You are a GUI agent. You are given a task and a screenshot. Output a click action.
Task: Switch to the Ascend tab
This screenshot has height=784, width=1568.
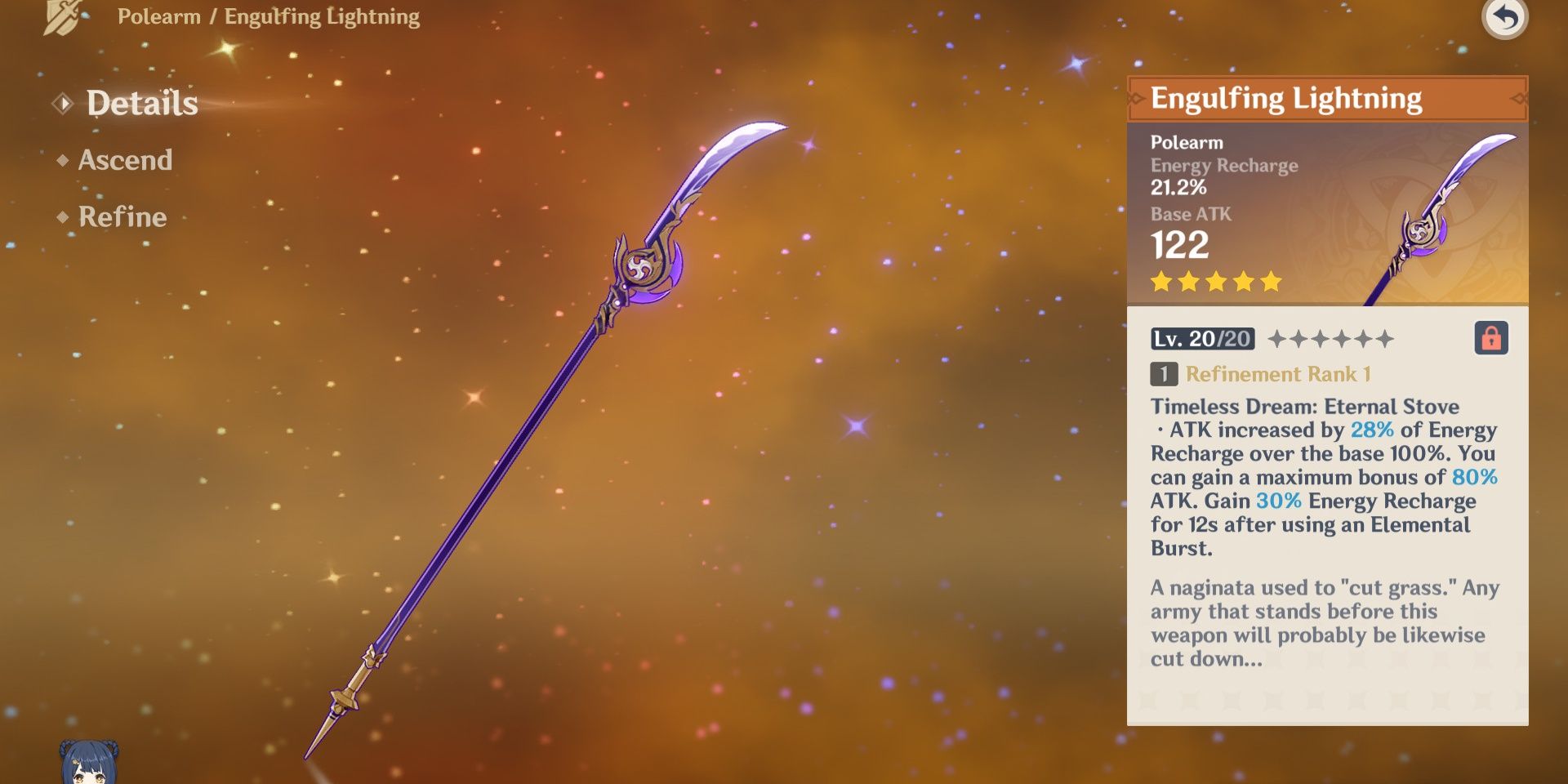tap(124, 160)
